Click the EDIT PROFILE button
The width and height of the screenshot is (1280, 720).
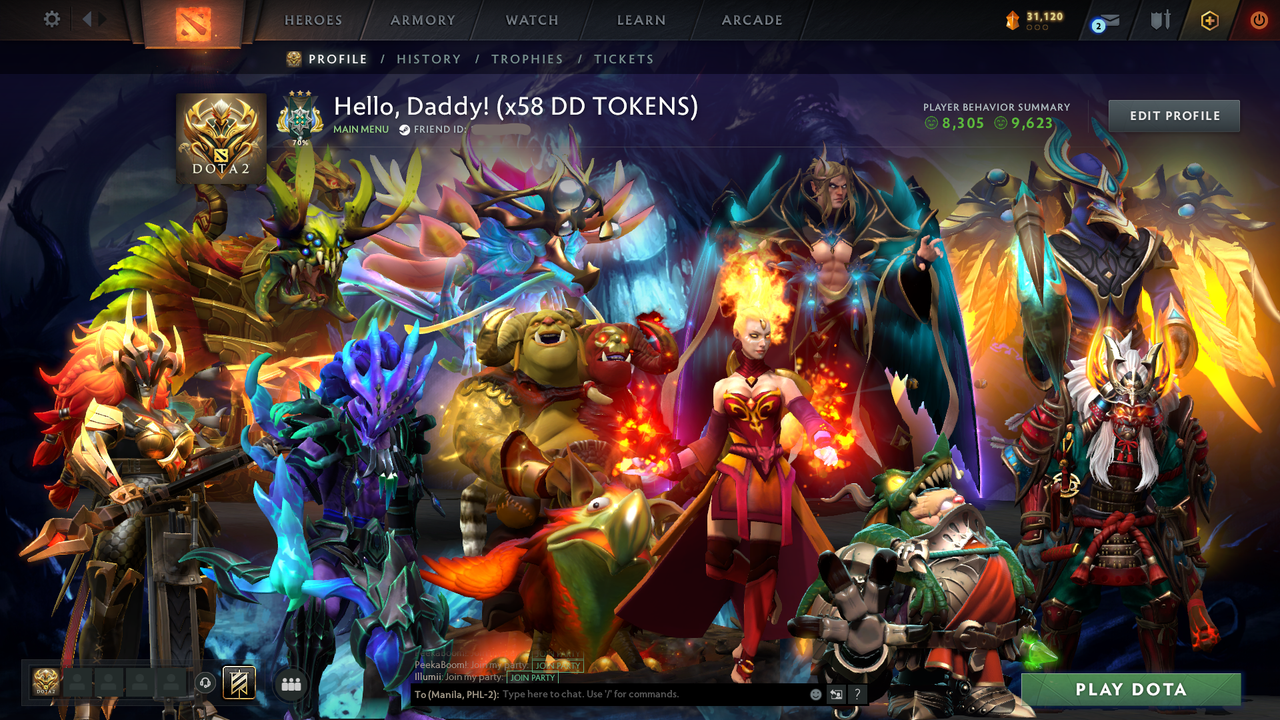tap(1173, 116)
